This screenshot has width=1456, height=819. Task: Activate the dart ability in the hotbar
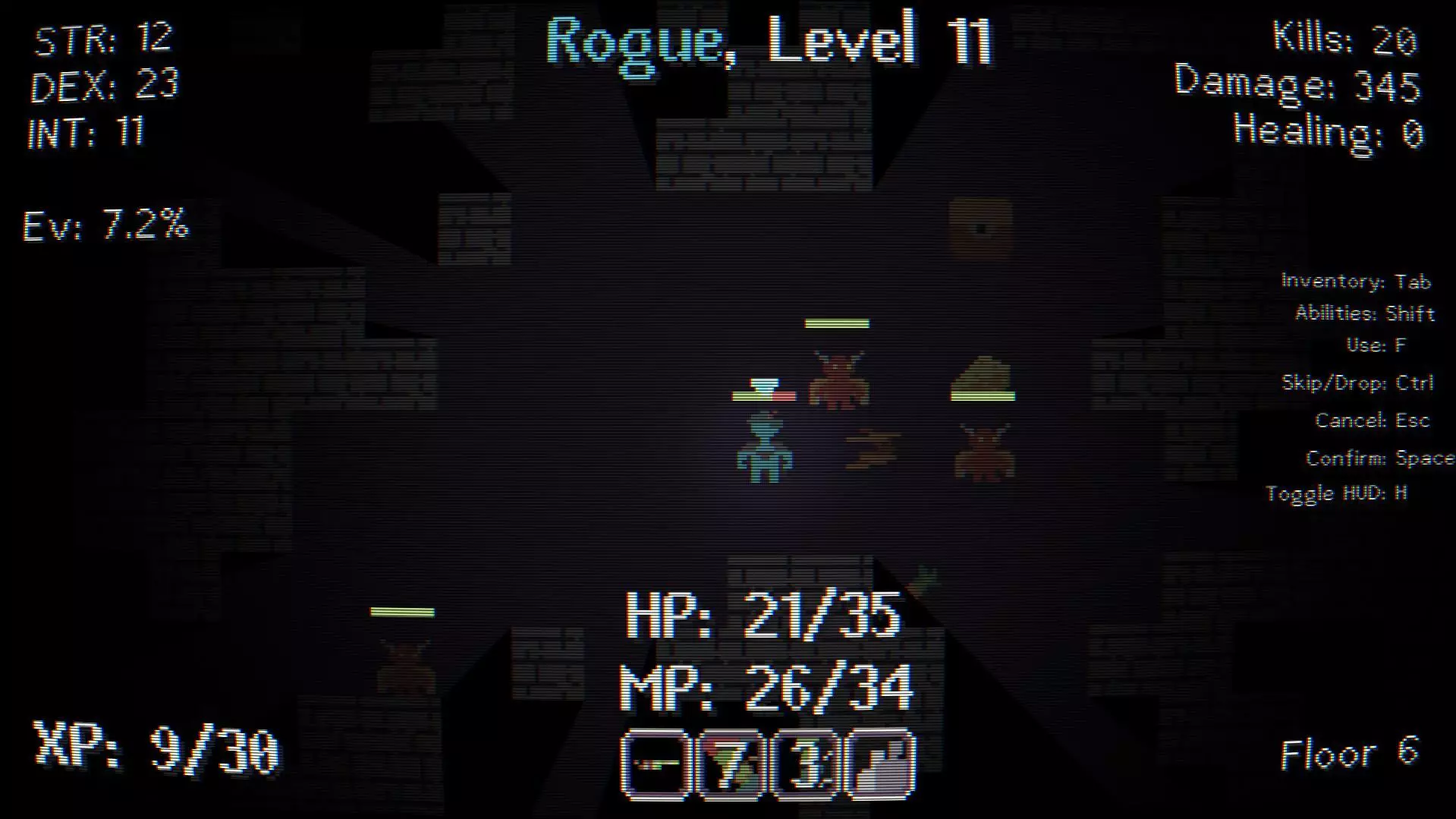point(656,765)
